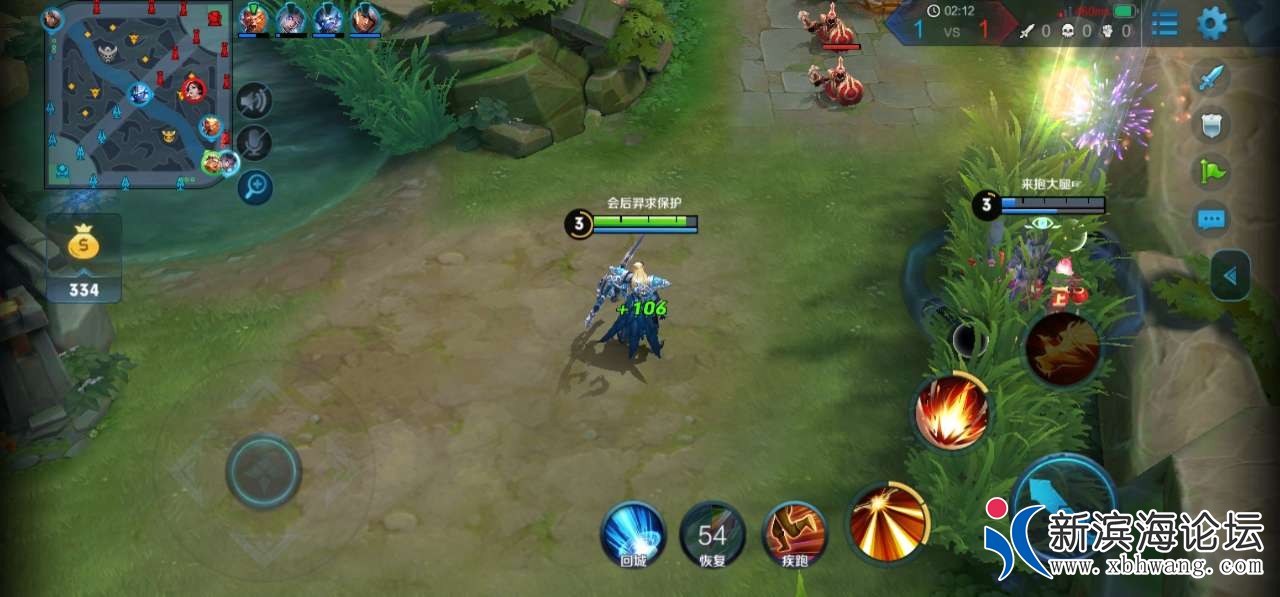The width and height of the screenshot is (1280, 597).
Task: Select the first teammate portrait at top
Action: click(x=254, y=18)
